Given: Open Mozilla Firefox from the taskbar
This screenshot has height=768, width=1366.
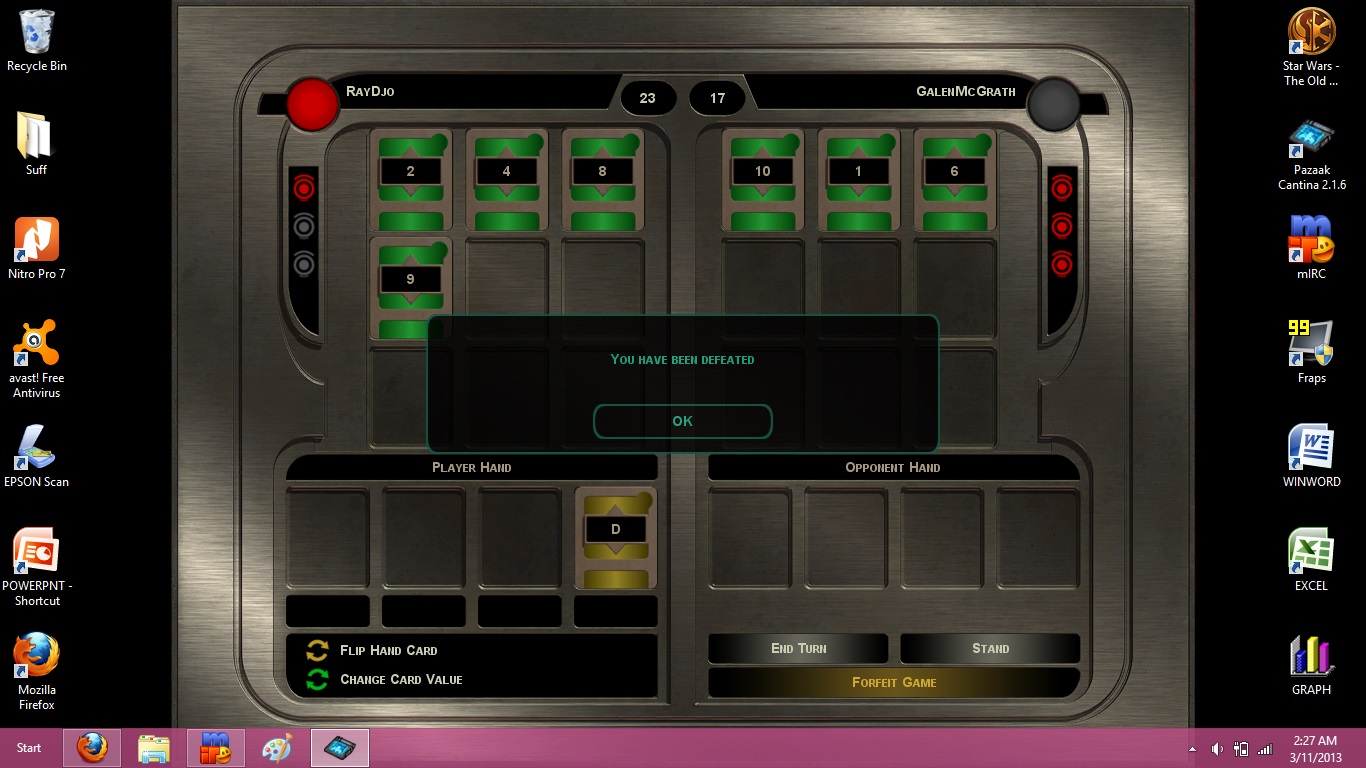Looking at the screenshot, I should click(92, 747).
